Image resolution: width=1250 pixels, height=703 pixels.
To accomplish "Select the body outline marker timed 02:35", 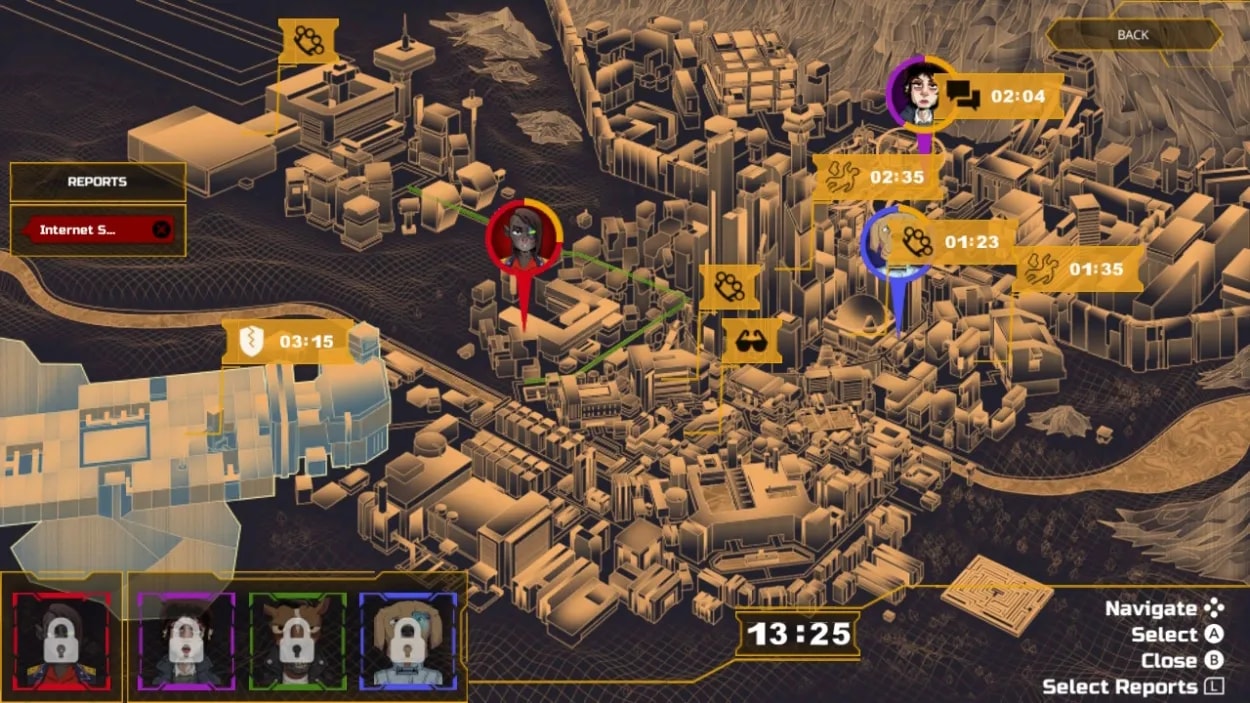I will point(877,177).
